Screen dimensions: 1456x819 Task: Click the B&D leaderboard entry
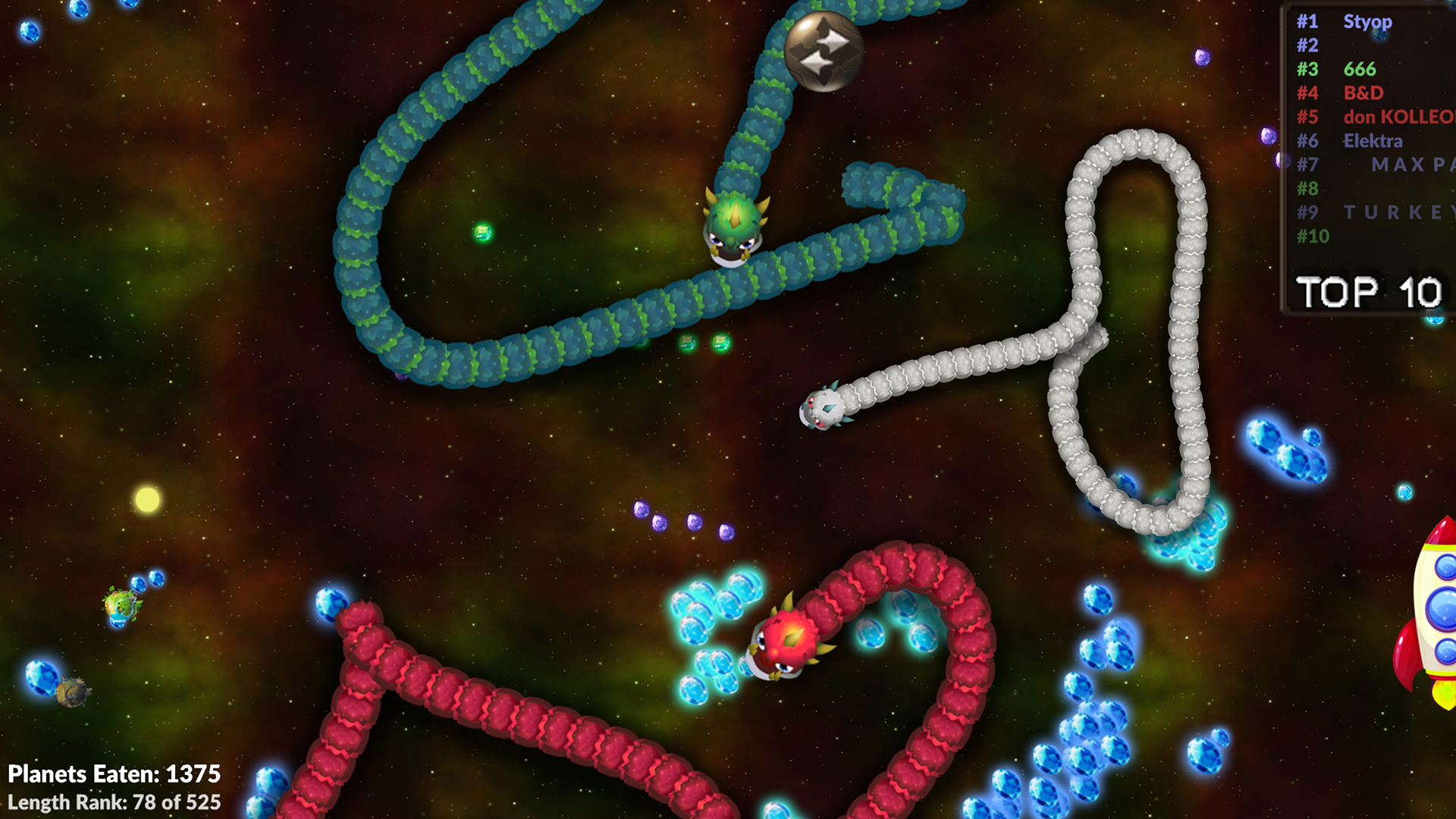tap(1363, 93)
